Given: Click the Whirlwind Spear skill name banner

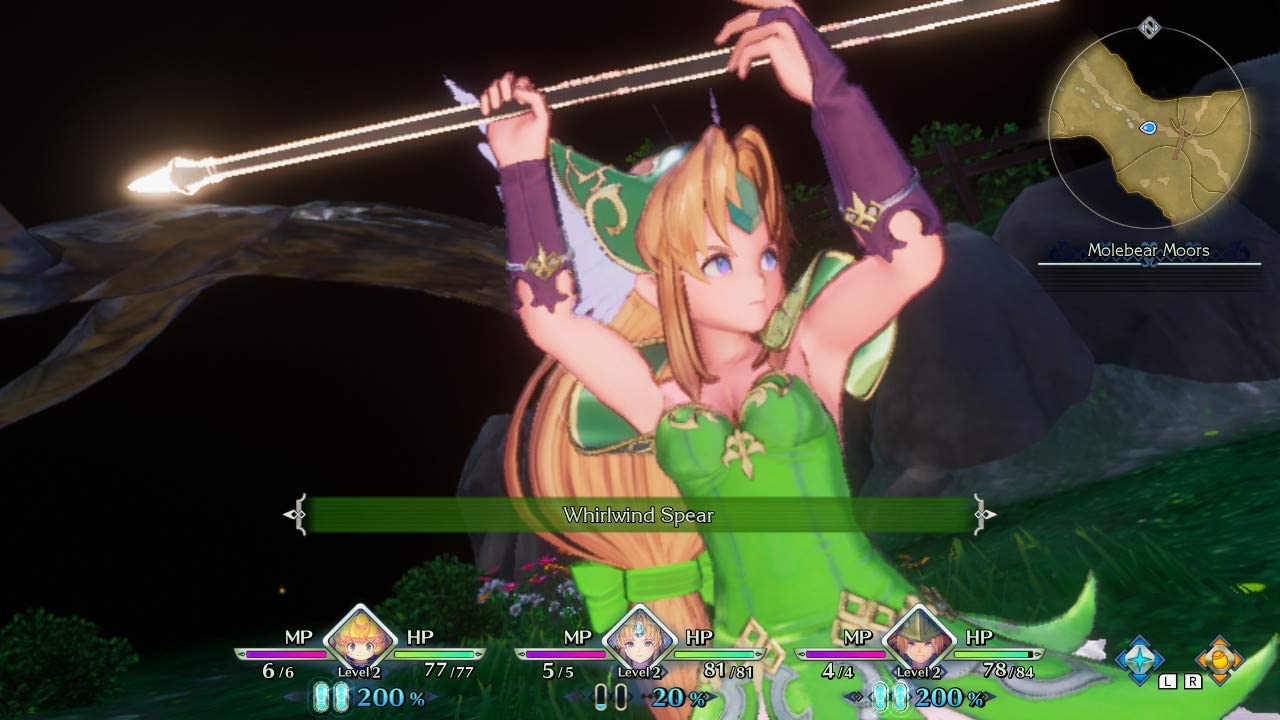Looking at the screenshot, I should click(x=640, y=515).
